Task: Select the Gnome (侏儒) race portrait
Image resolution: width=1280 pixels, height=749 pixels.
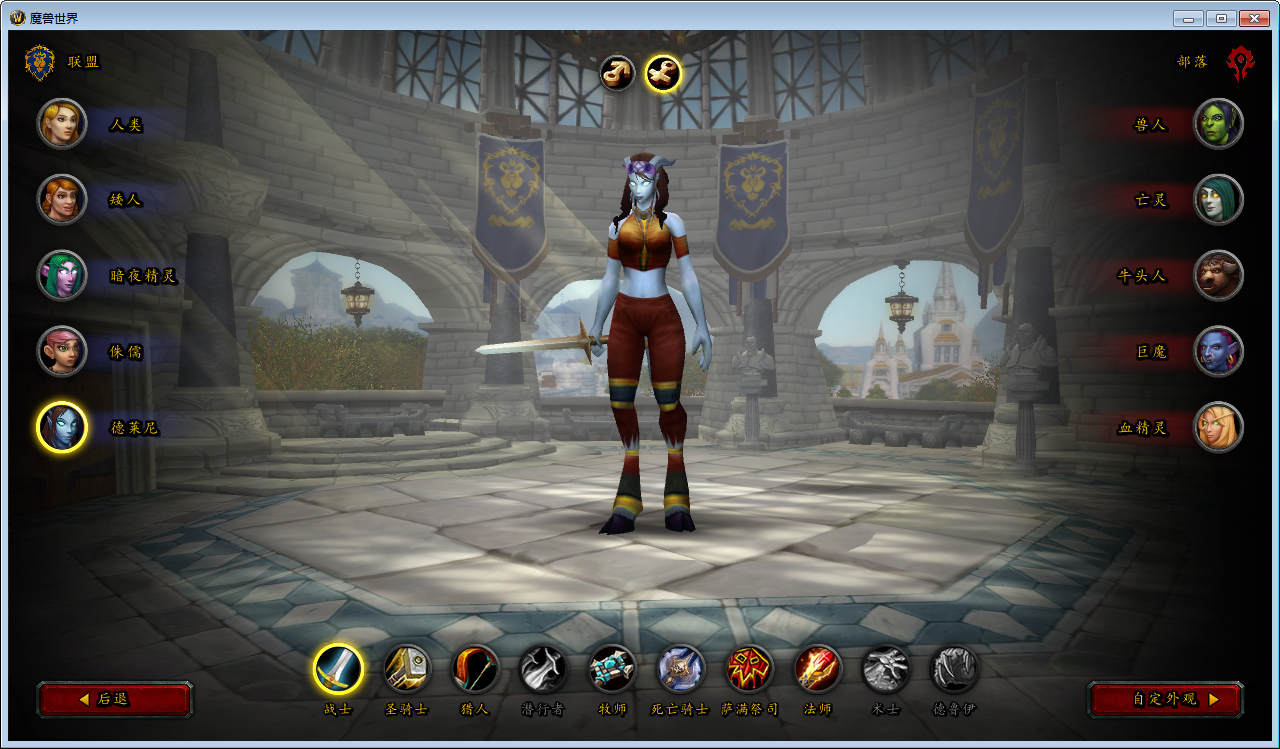Action: [x=62, y=351]
